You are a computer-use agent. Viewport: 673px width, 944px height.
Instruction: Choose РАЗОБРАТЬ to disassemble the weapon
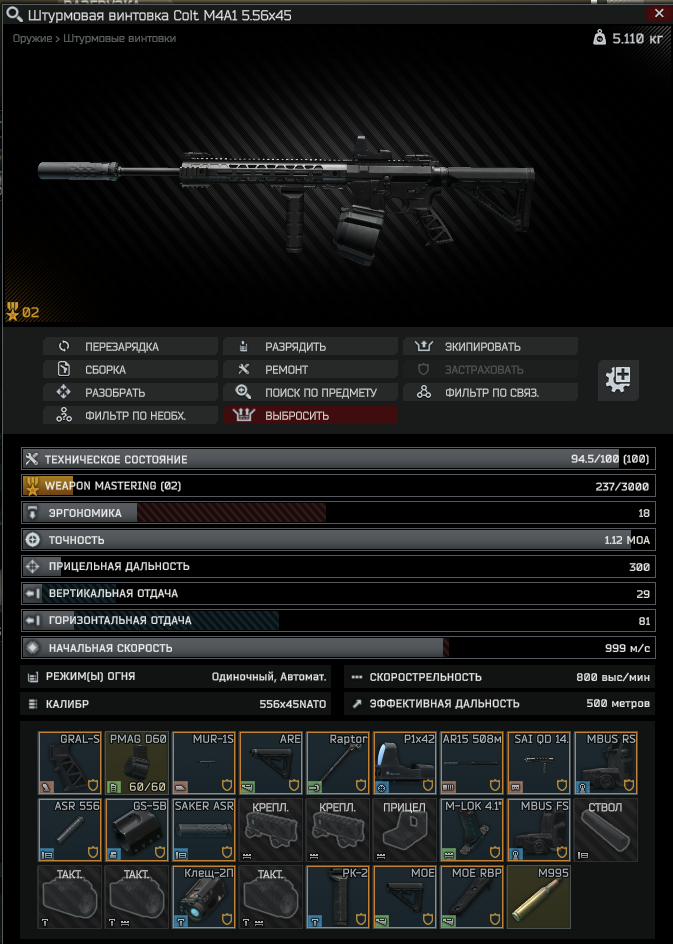[x=130, y=393]
